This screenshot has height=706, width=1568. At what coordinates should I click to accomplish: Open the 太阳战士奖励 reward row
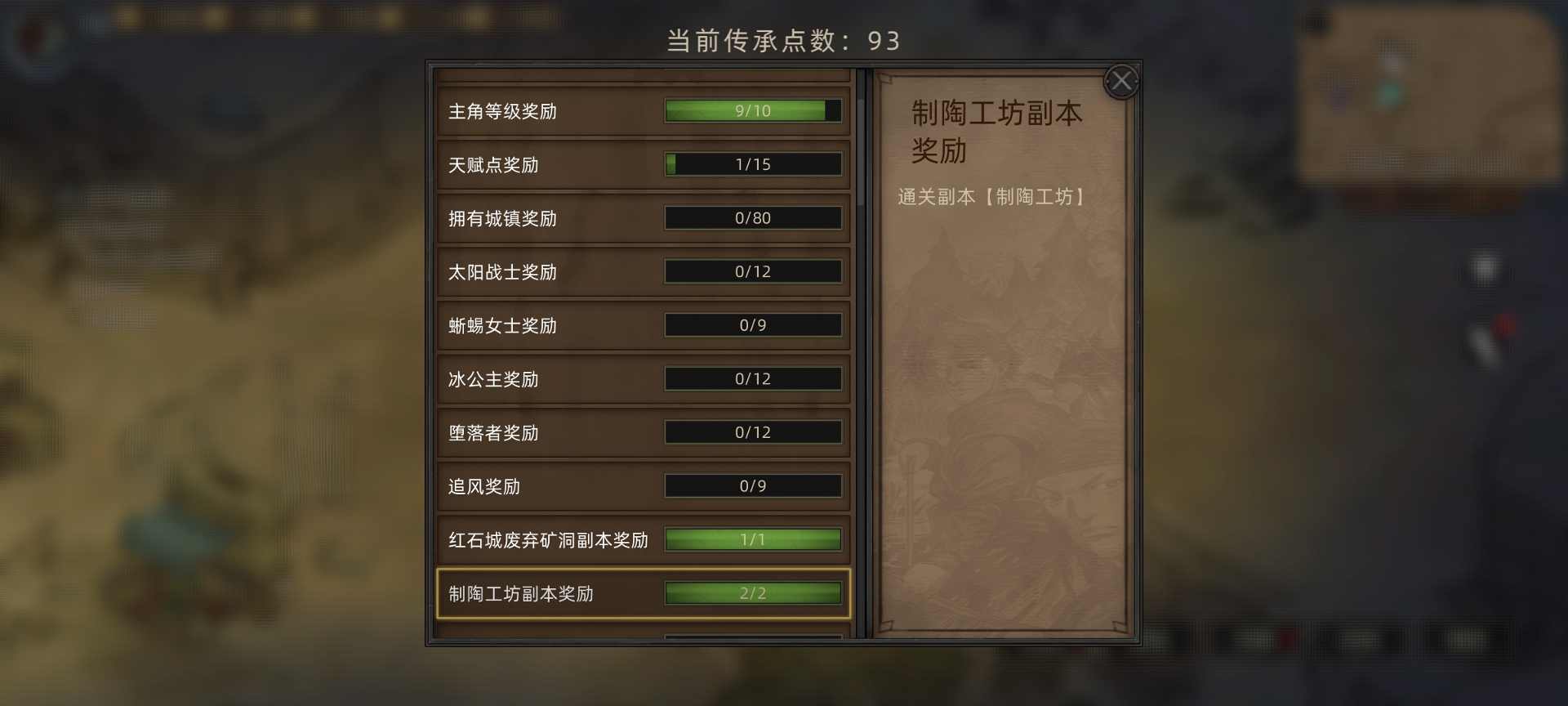[642, 271]
